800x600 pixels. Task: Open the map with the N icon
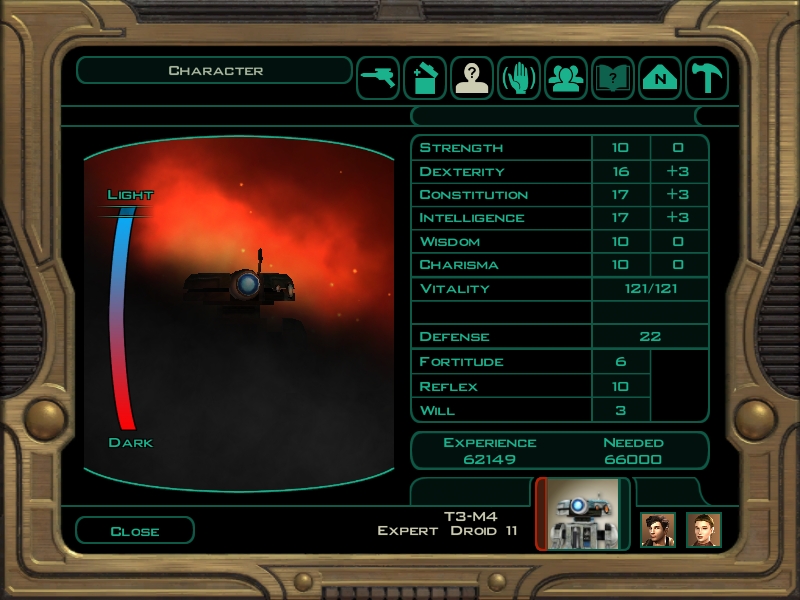tap(660, 78)
